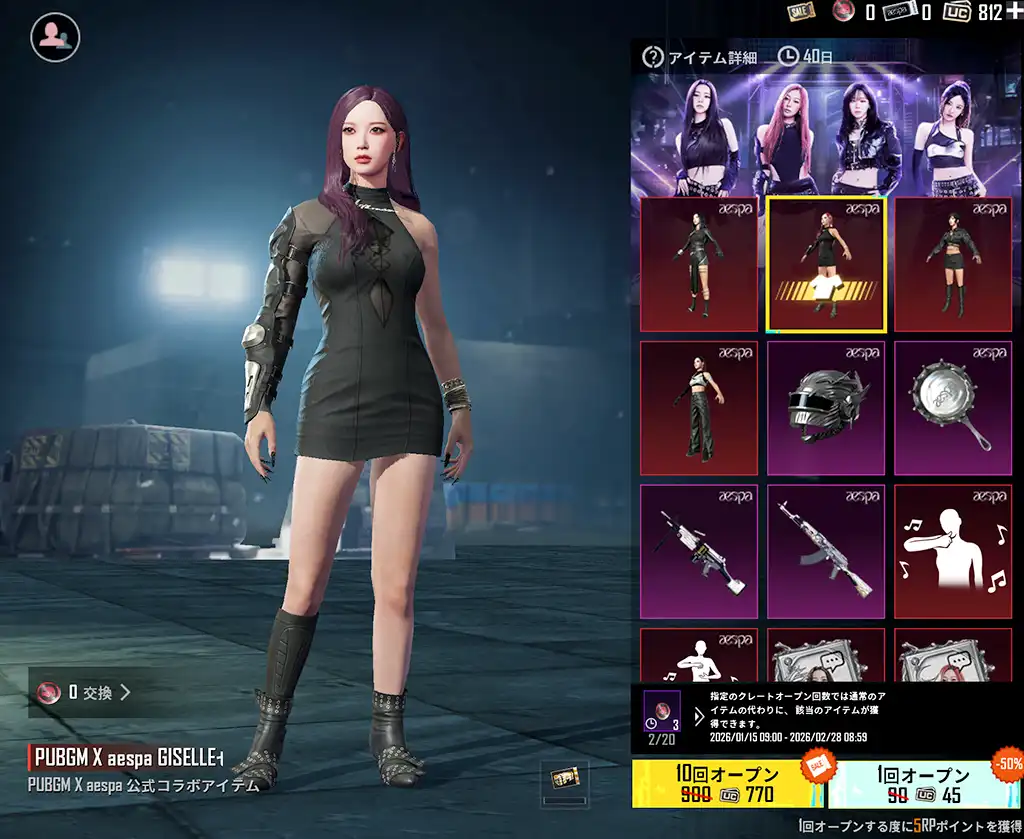Select the aespa assault rifle skin
1024x839 pixels.
[x=825, y=552]
